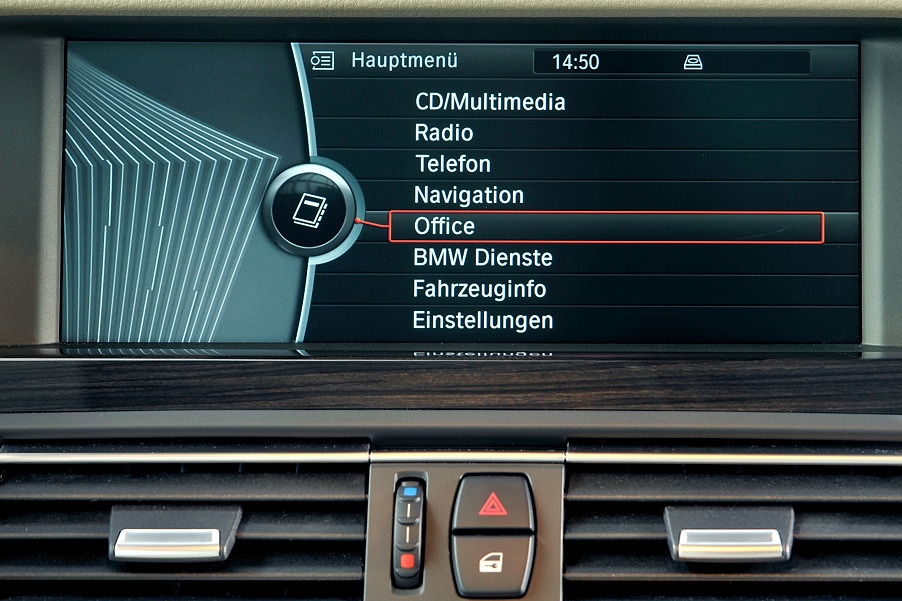
Task: Open Einstellungen settings
Action: coord(483,321)
